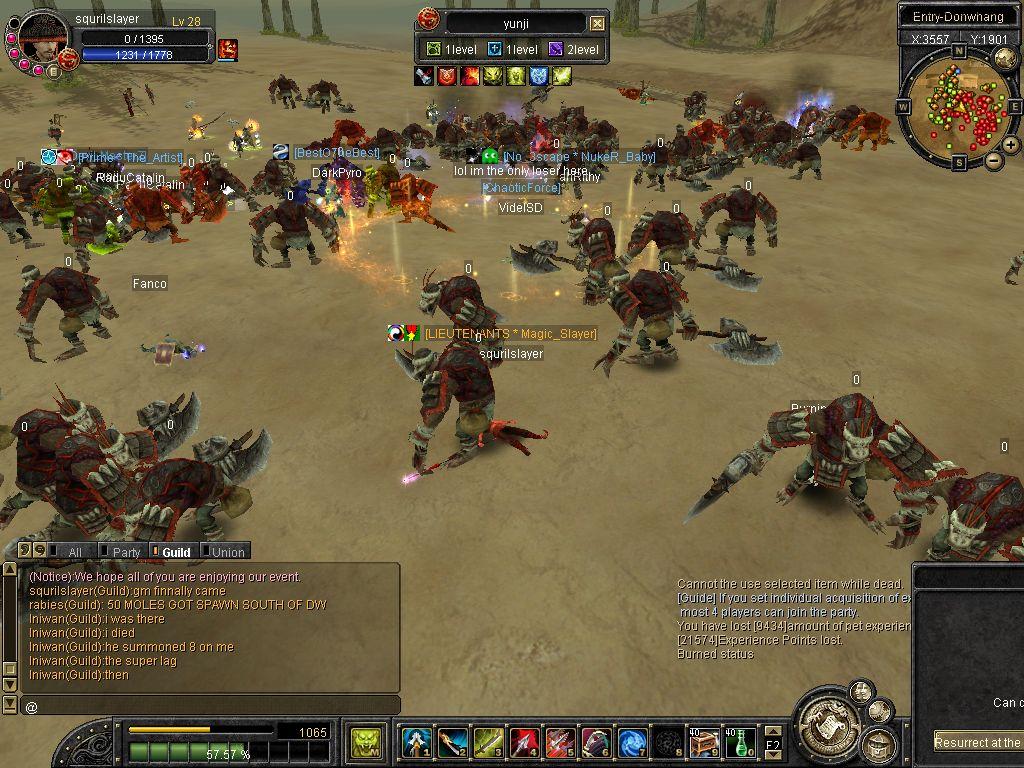Click the chat message input field
Screen dimensions: 1024x768
click(210, 707)
